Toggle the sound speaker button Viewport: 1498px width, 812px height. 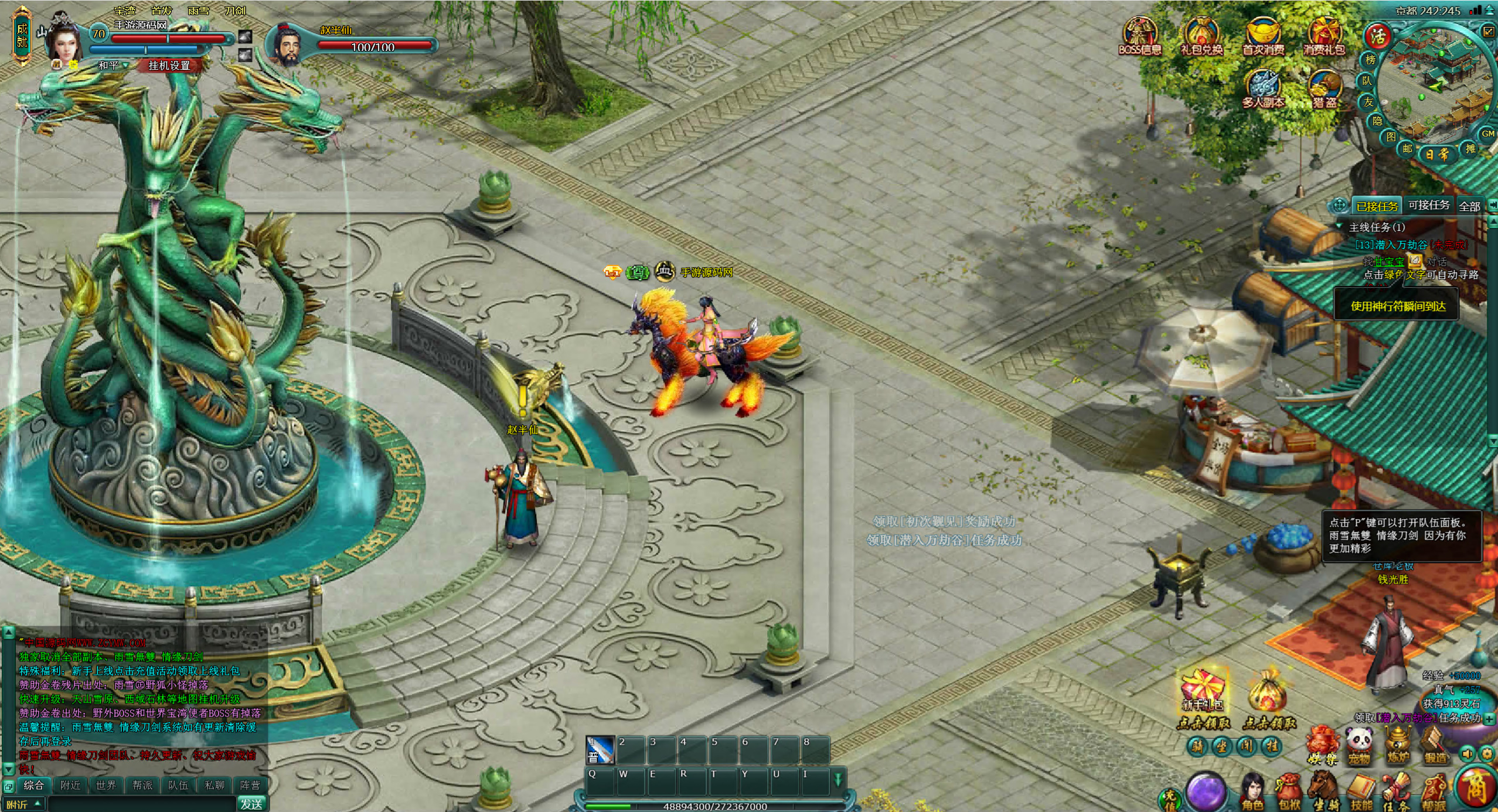(1466, 754)
